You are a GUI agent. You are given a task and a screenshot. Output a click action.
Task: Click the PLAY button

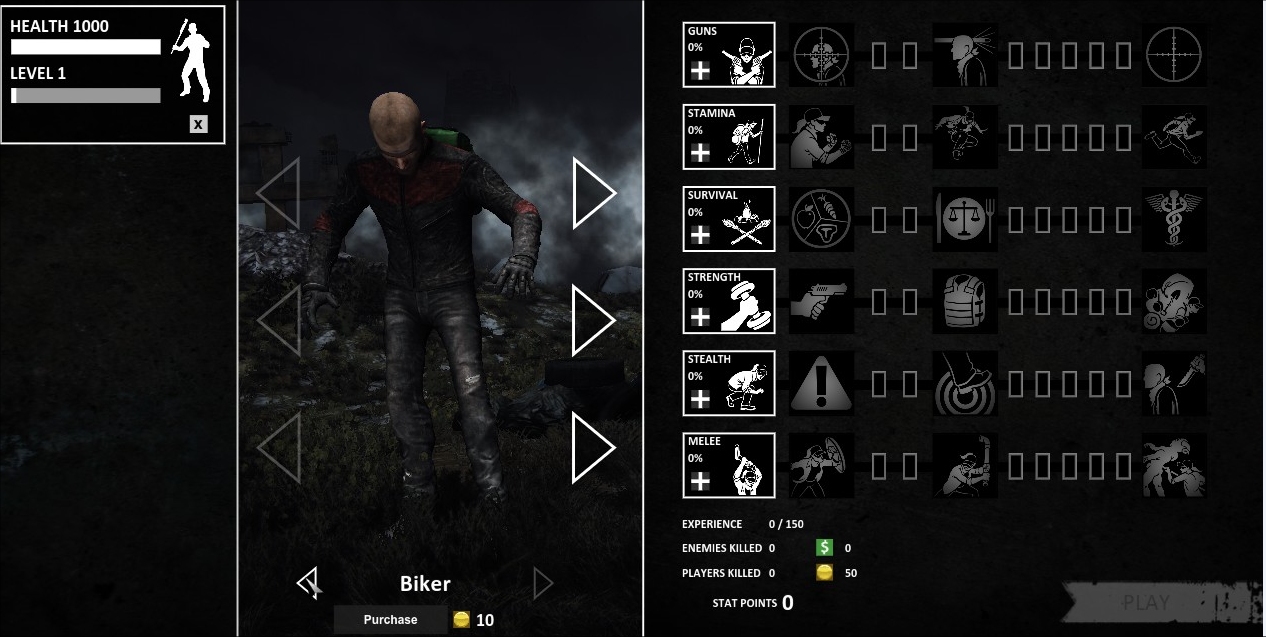(1146, 603)
